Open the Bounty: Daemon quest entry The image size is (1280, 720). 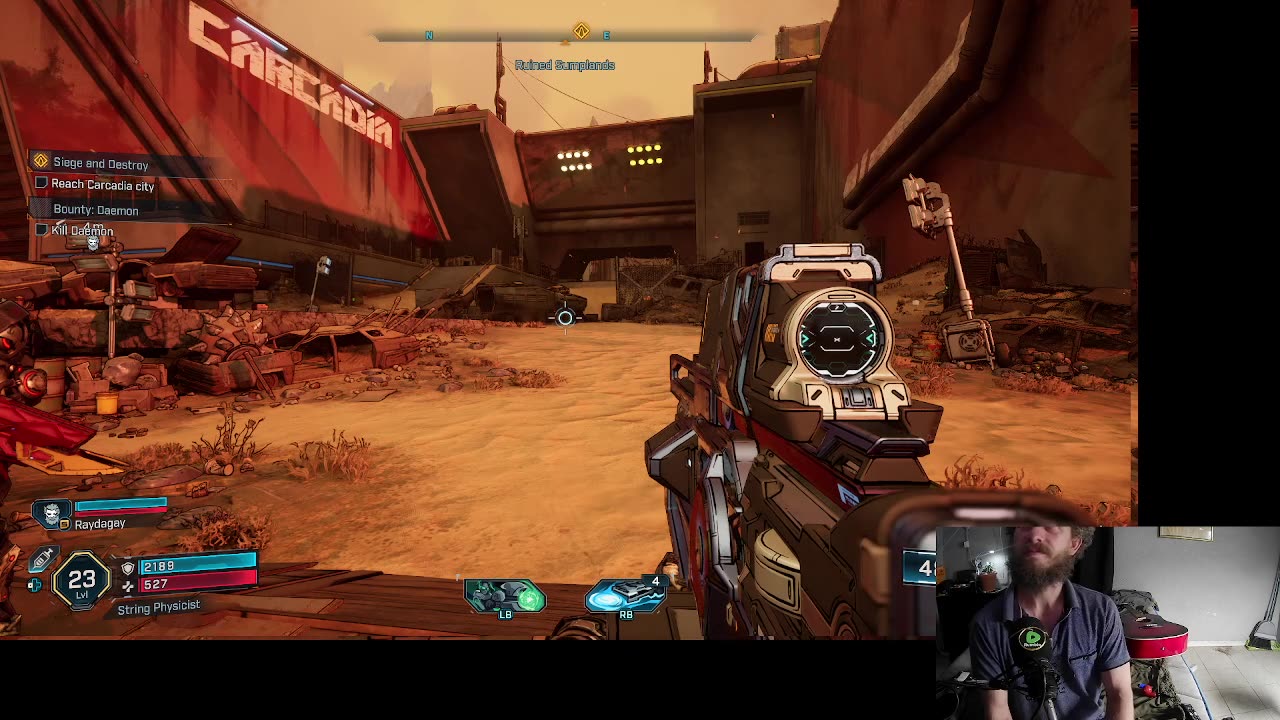coord(95,210)
